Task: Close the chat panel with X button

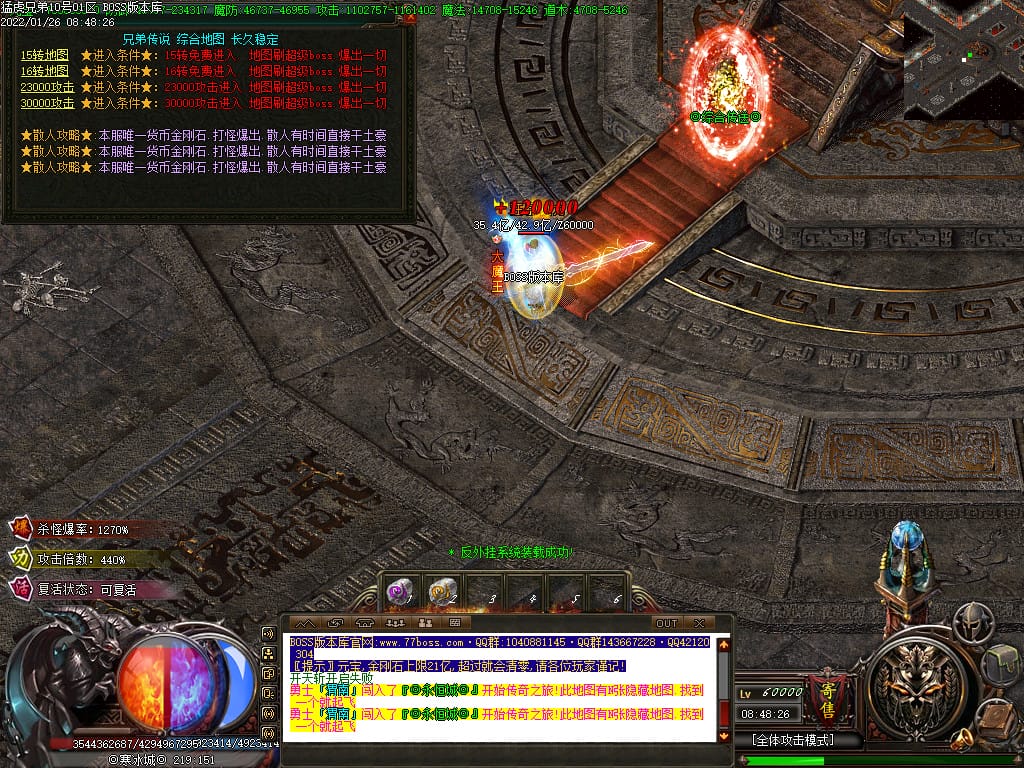Action: tap(699, 623)
